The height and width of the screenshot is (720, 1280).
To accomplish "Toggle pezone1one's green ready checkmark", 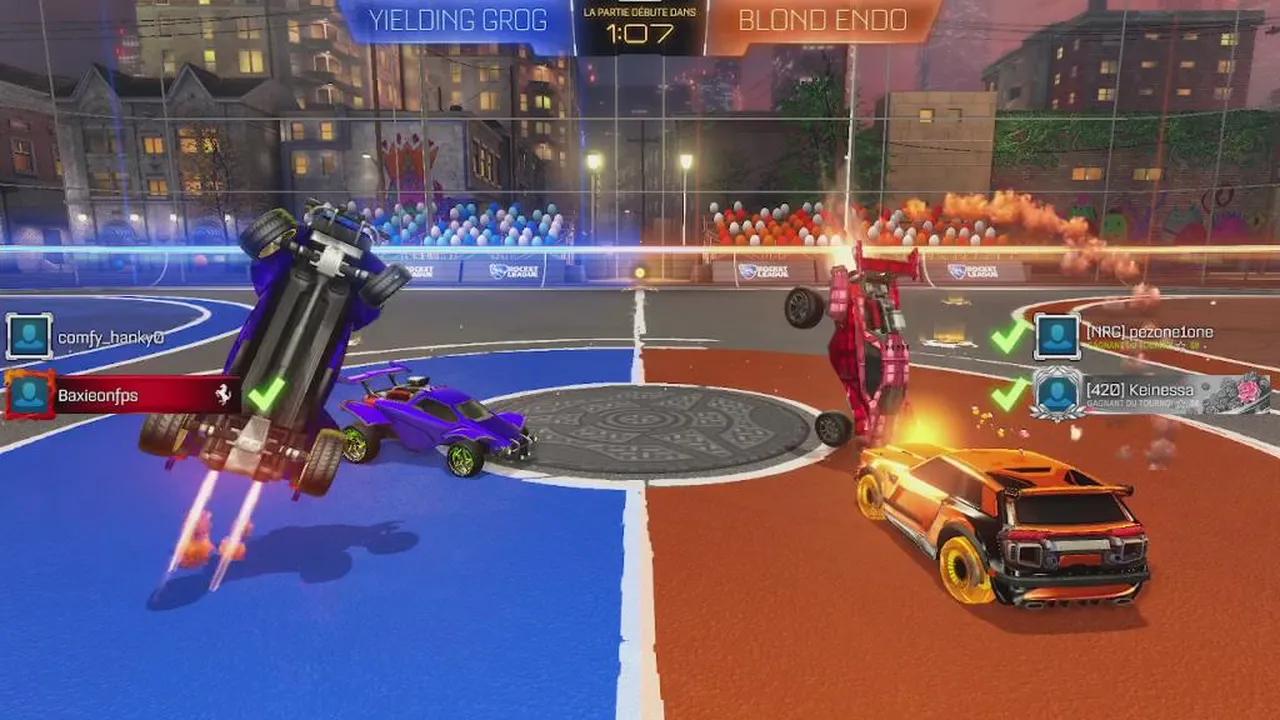I will click(x=1009, y=335).
